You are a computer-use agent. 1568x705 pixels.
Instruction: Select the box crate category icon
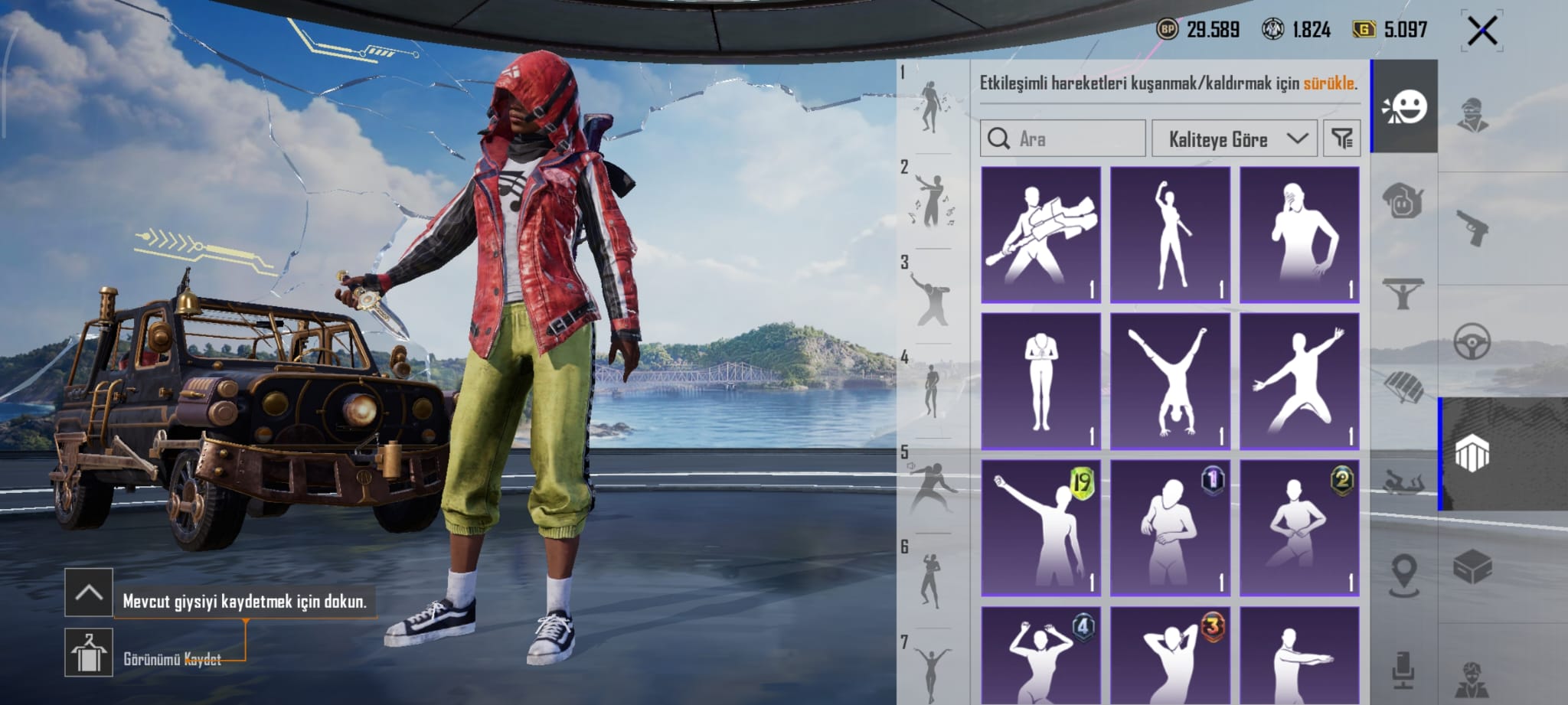tap(1472, 567)
